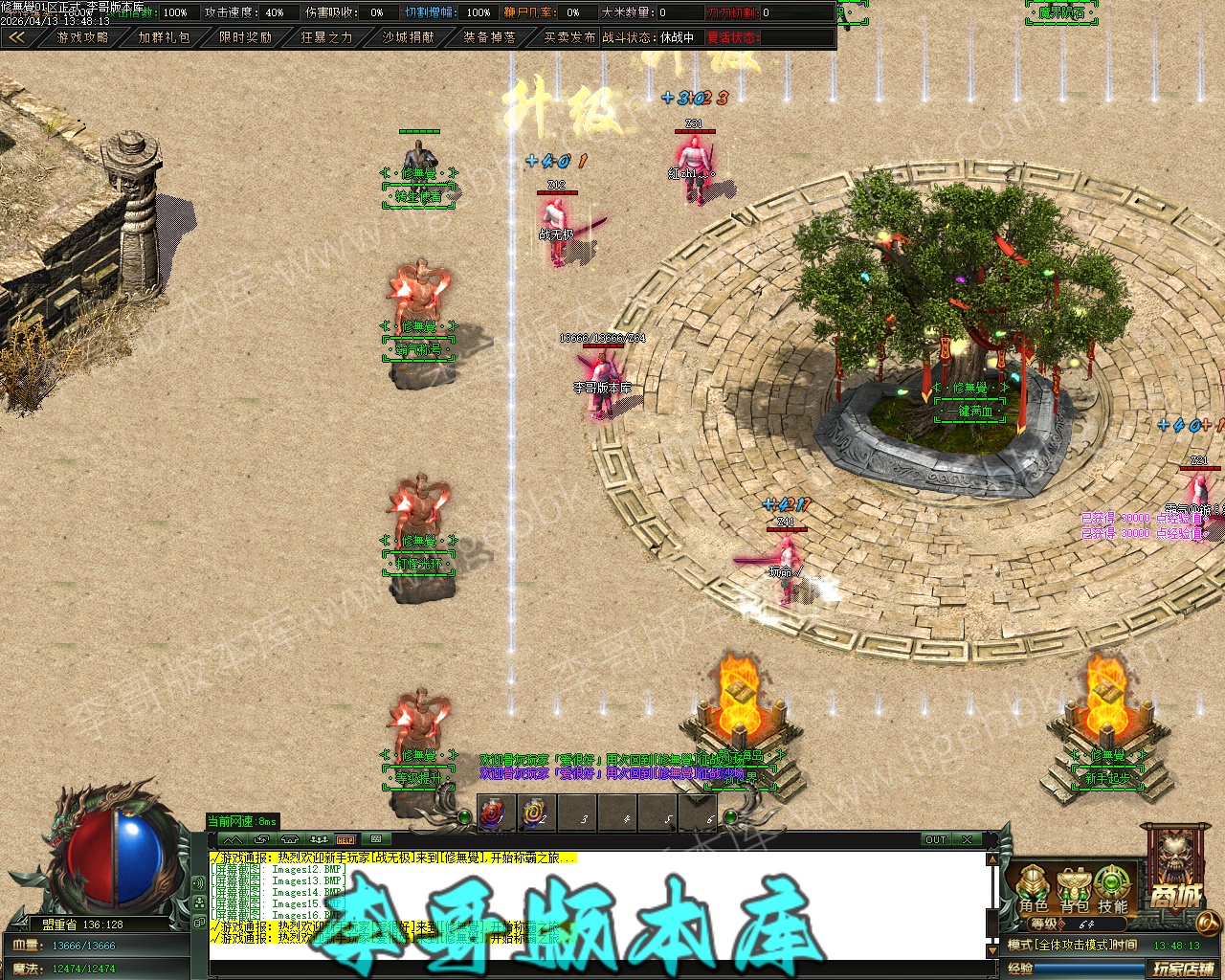Open the 装备掉落 equipment drops menu
Image resolution: width=1225 pixels, height=980 pixels.
489,37
